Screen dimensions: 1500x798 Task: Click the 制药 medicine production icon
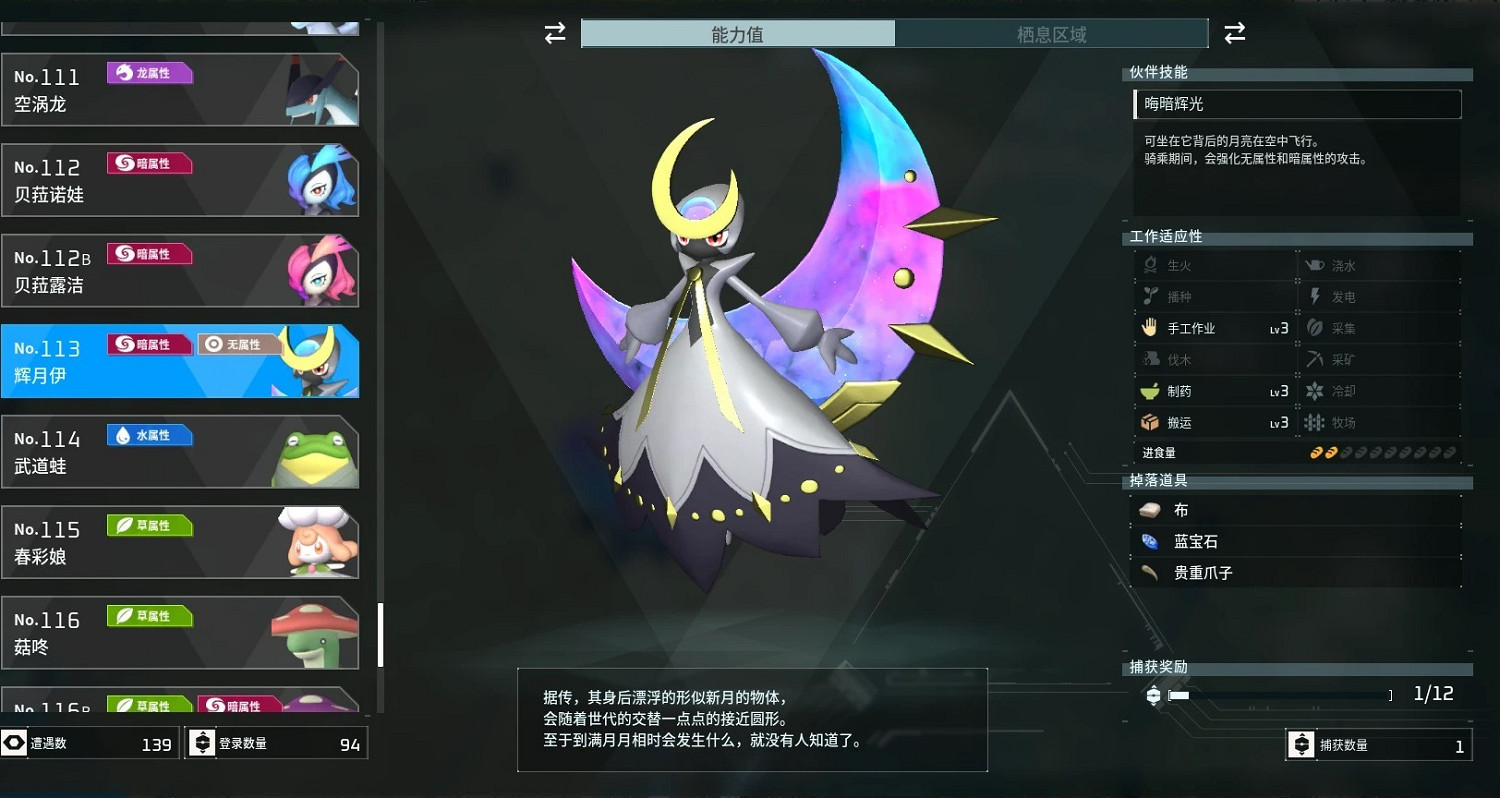(x=1148, y=391)
